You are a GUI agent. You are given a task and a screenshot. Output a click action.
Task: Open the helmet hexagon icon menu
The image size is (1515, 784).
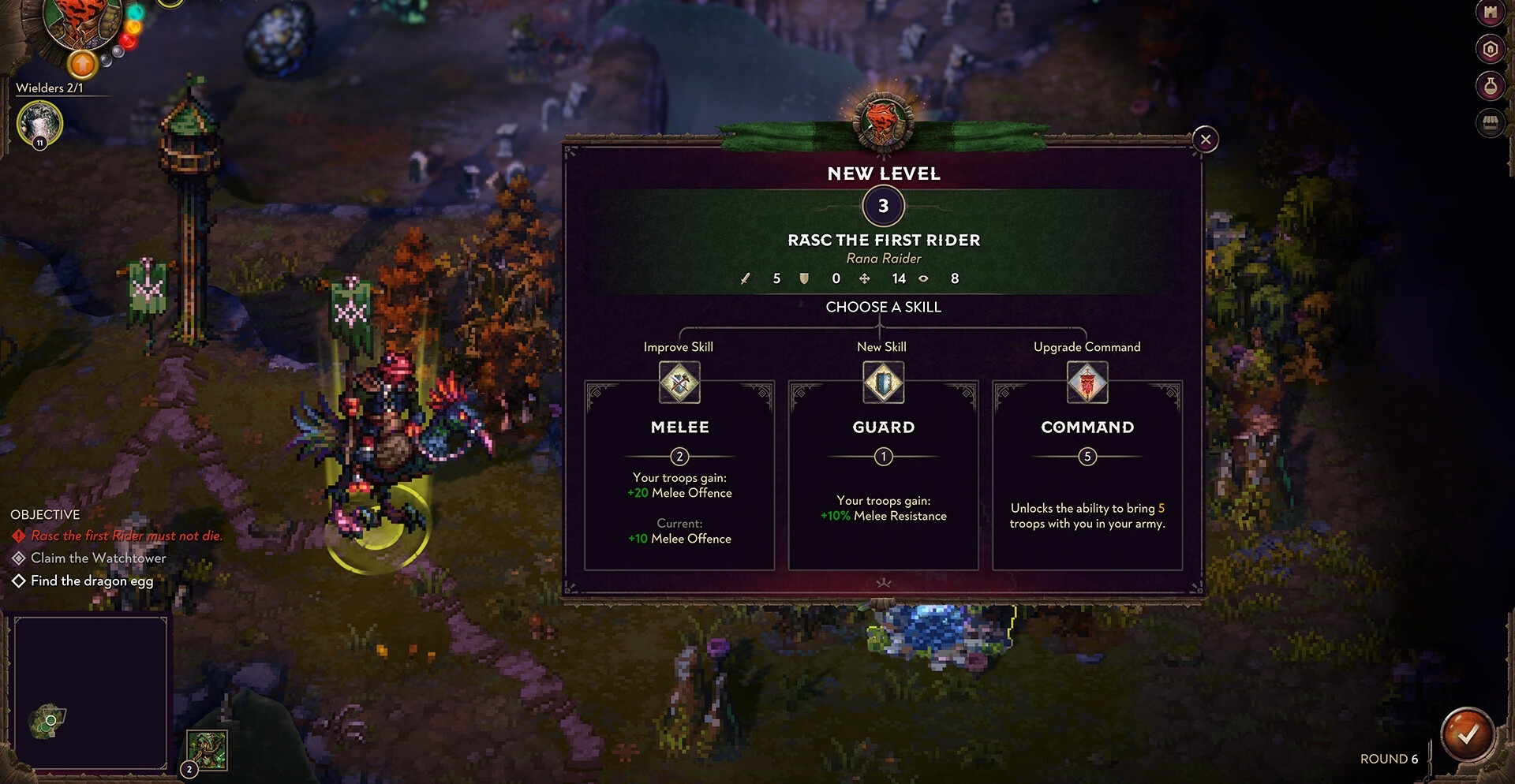(1490, 50)
